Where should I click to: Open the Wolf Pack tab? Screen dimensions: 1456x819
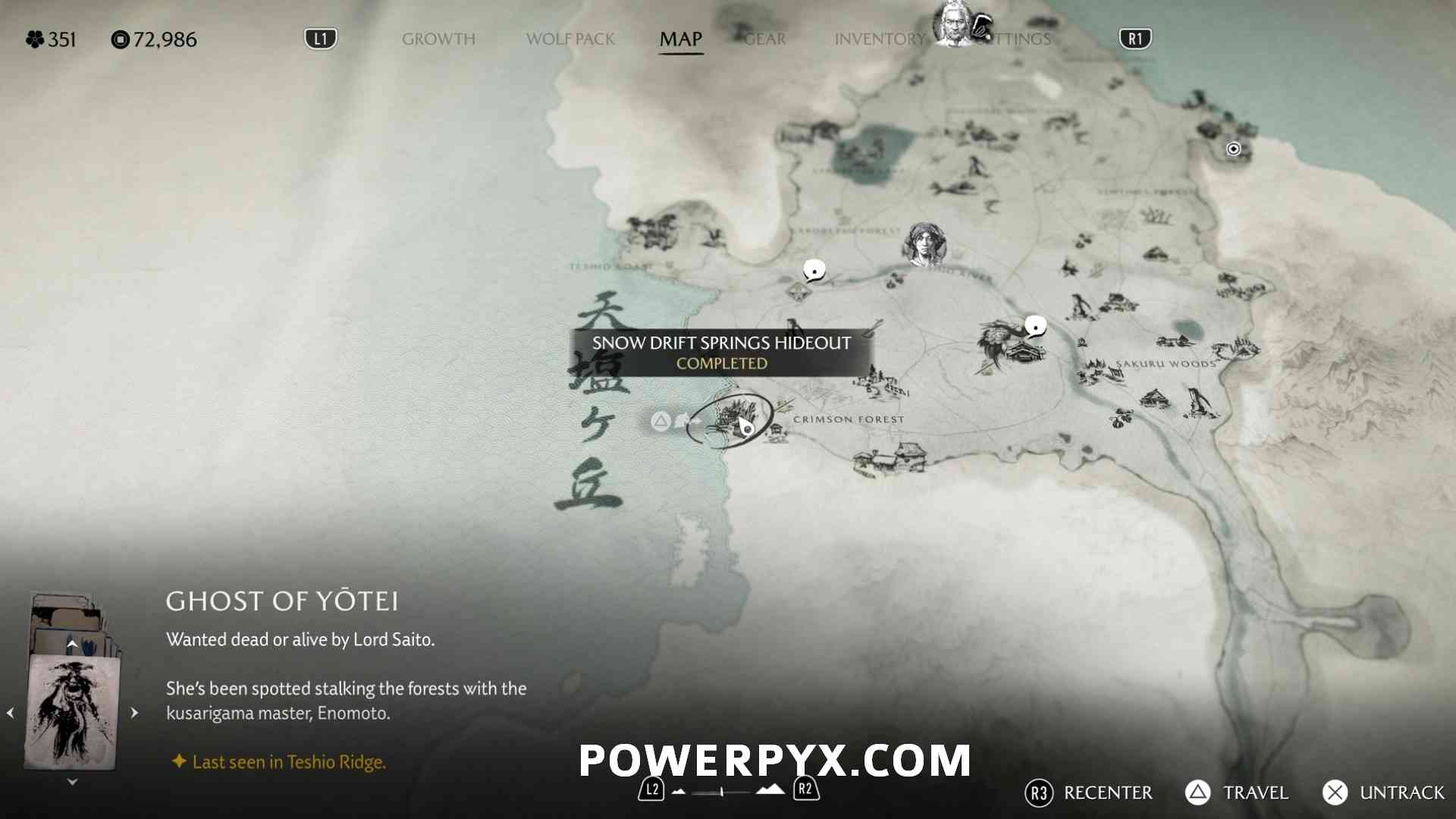(x=570, y=39)
